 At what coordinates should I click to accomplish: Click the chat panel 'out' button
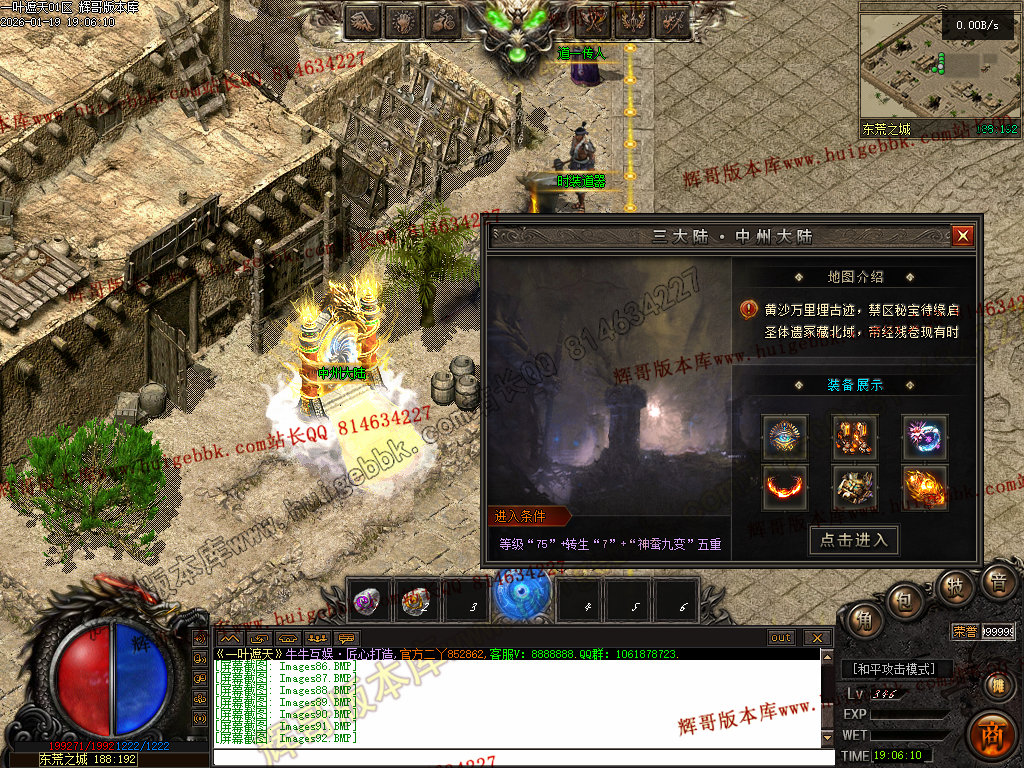click(781, 638)
